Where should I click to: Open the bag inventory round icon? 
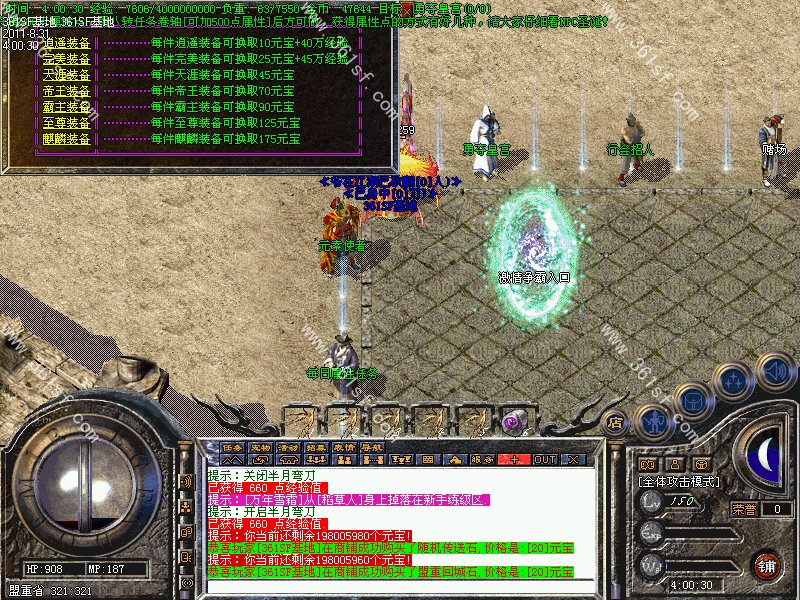[694, 401]
